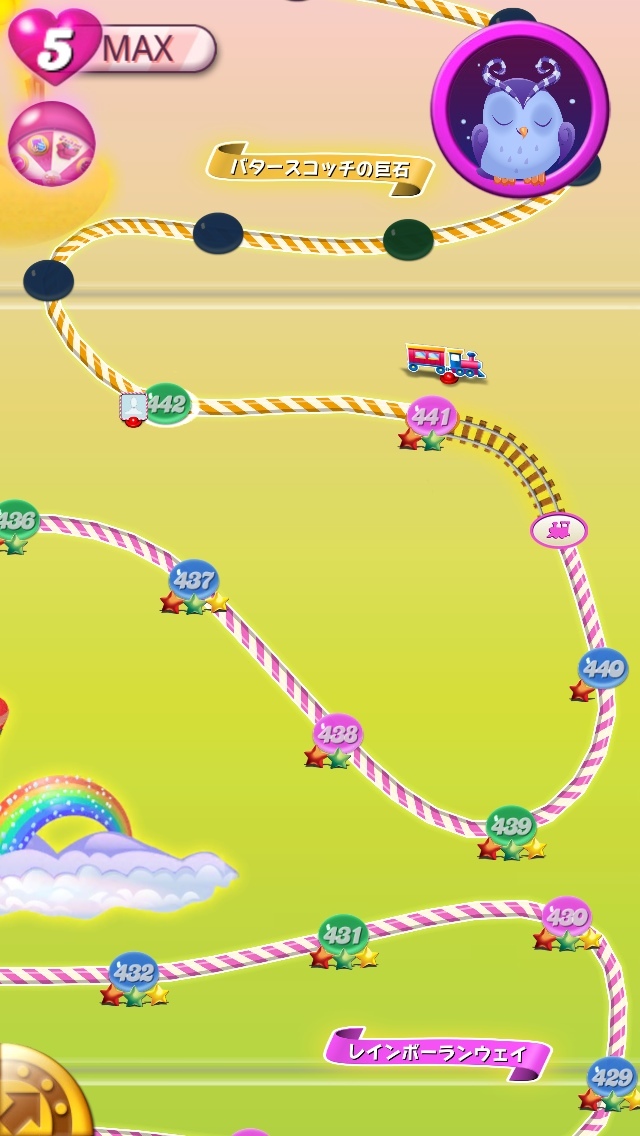Pick level 438 node
Viewport: 640px width, 1136px height.
pos(337,734)
